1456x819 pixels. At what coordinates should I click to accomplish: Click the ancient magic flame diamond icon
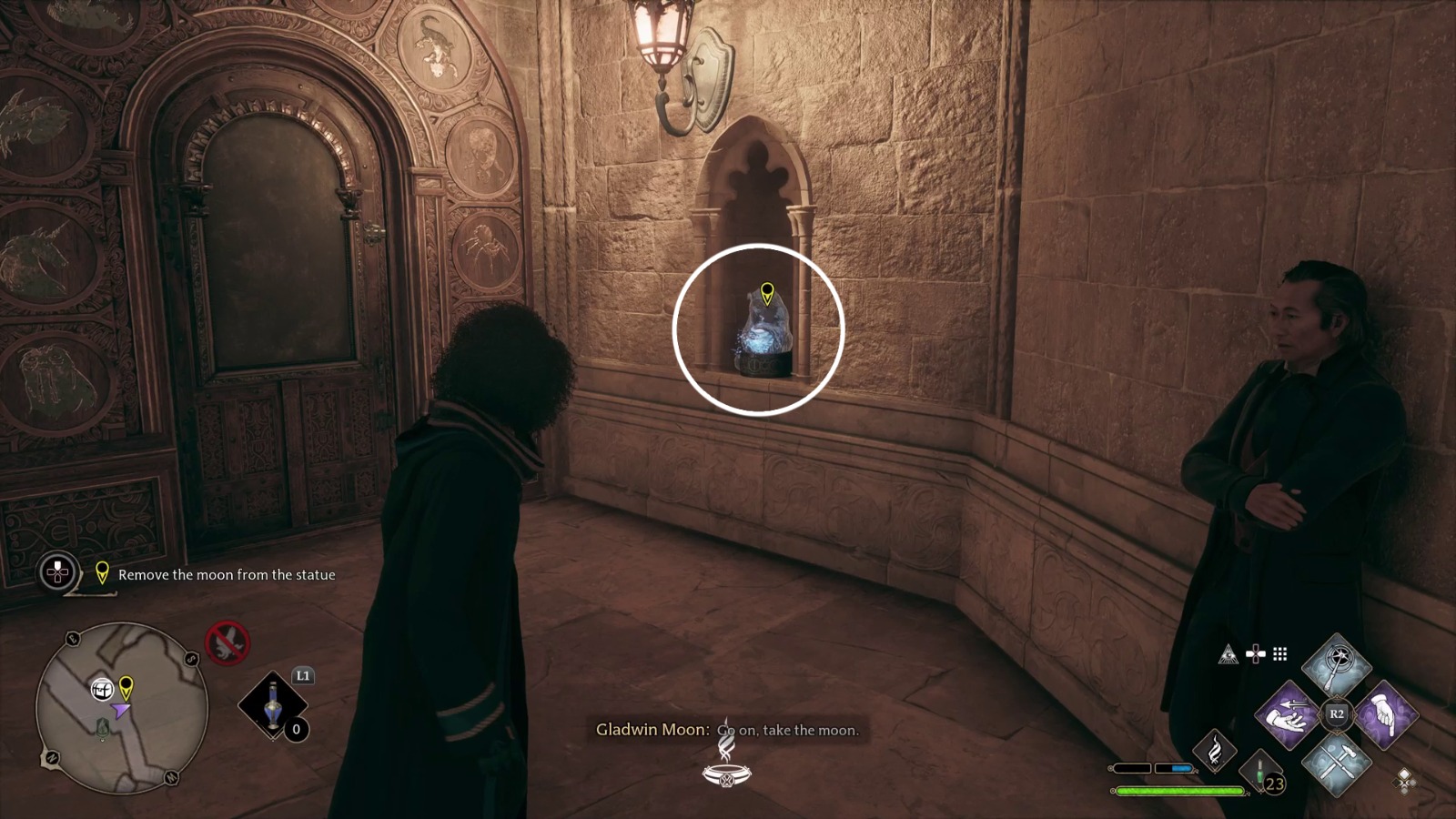(1216, 753)
